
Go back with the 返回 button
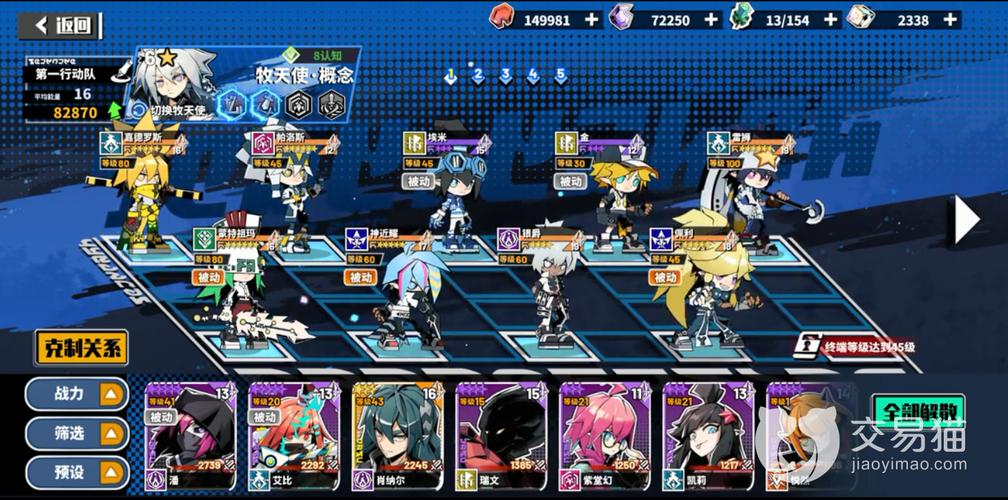62,25
